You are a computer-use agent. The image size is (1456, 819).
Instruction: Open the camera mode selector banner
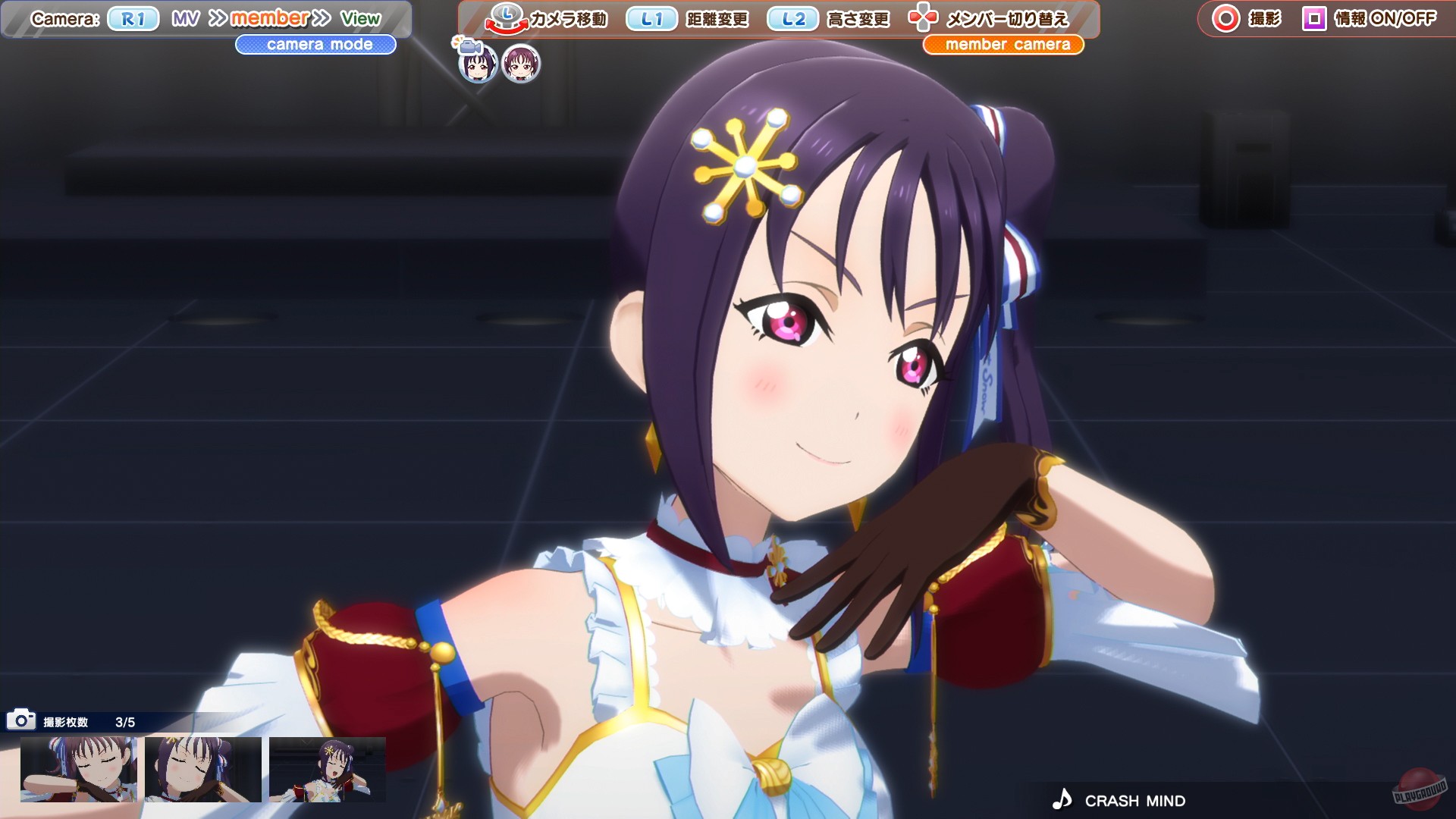(x=316, y=45)
